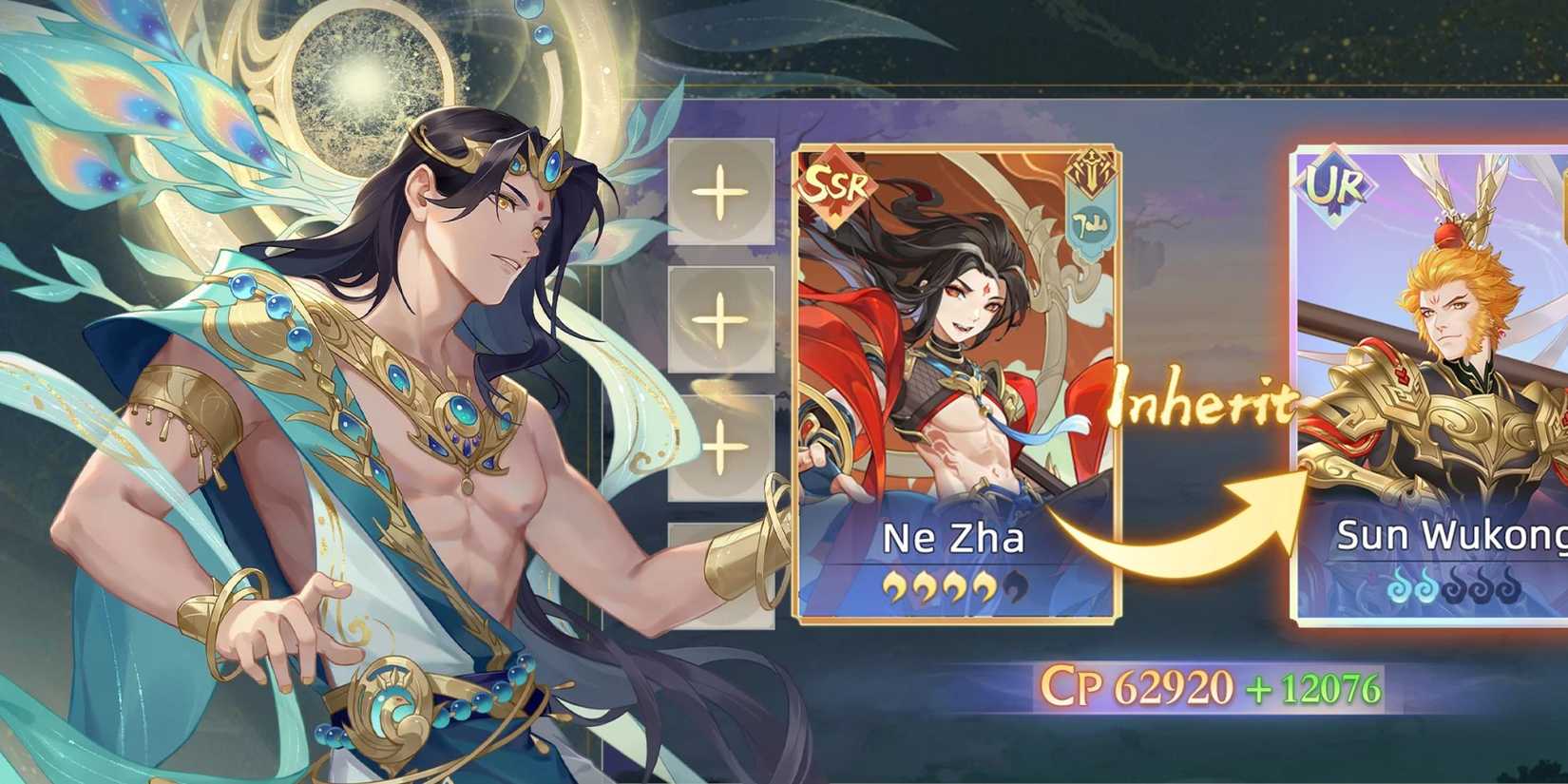The width and height of the screenshot is (1568, 784).
Task: Toggle Sun Wukong's second ascension marker
Action: pyautogui.click(x=1425, y=585)
